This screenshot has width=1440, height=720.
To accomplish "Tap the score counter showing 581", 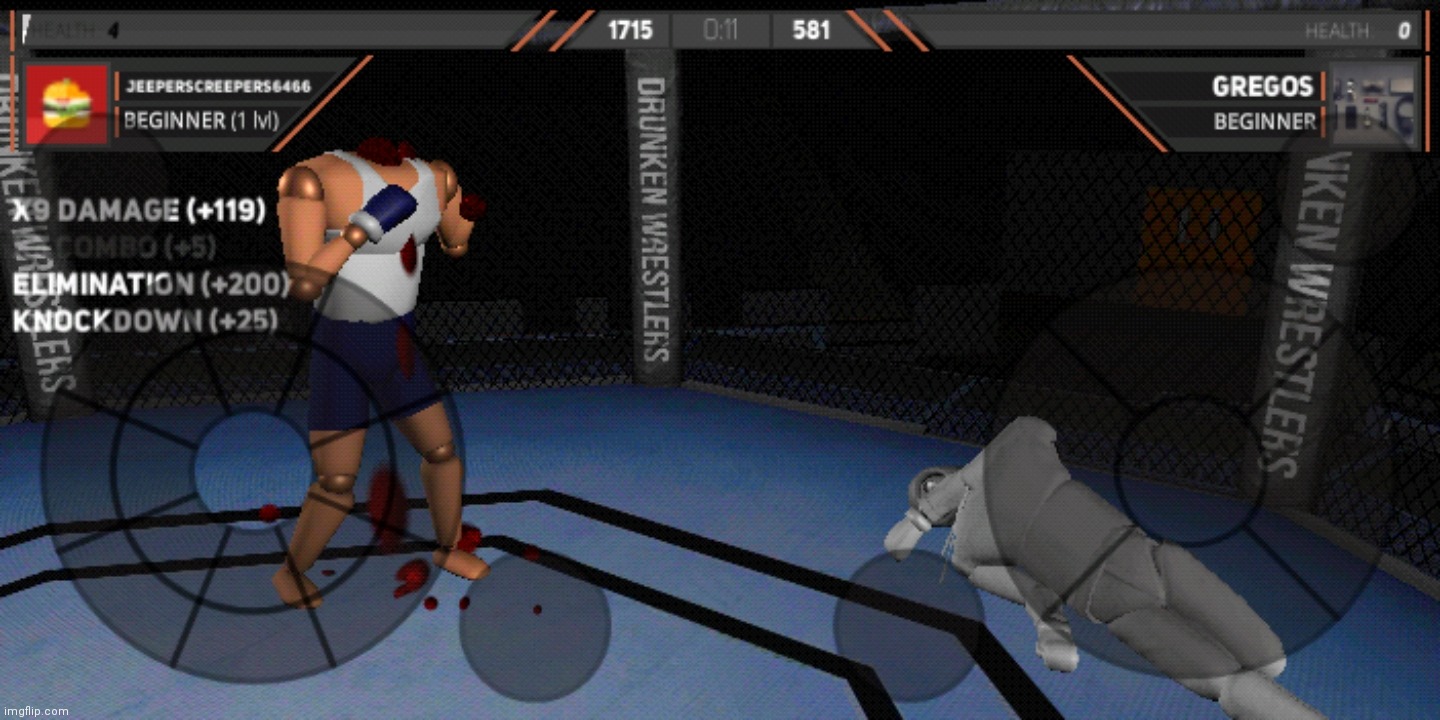I will click(x=812, y=30).
